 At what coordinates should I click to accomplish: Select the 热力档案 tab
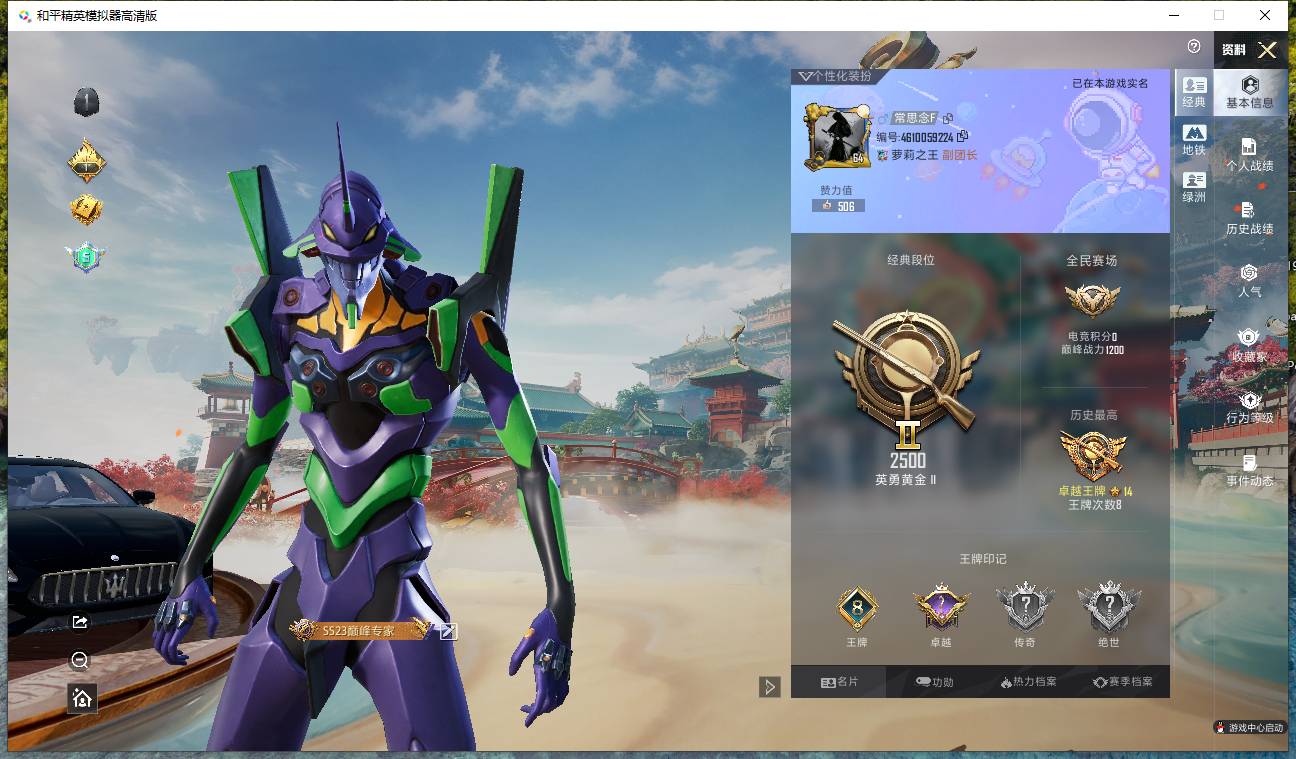[1027, 682]
